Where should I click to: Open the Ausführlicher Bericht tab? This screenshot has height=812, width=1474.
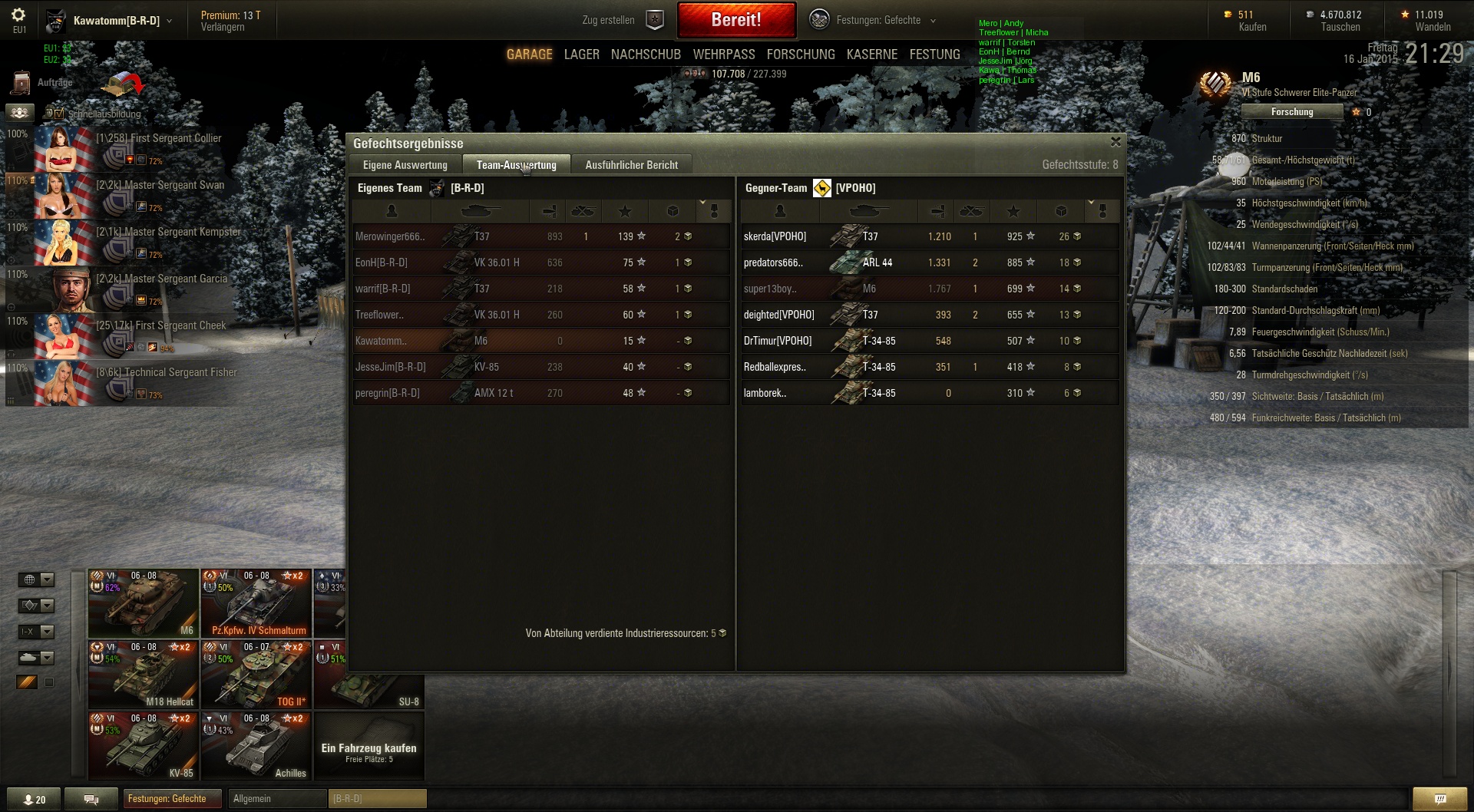pos(631,165)
